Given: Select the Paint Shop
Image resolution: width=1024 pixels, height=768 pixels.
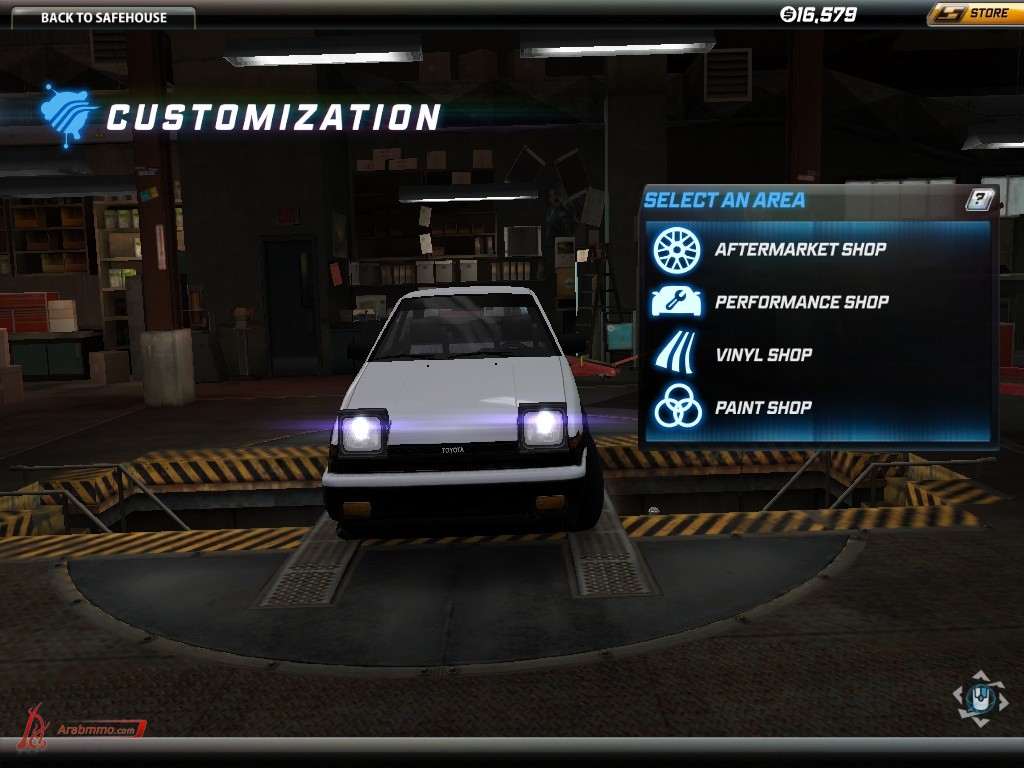Looking at the screenshot, I should 762,408.
